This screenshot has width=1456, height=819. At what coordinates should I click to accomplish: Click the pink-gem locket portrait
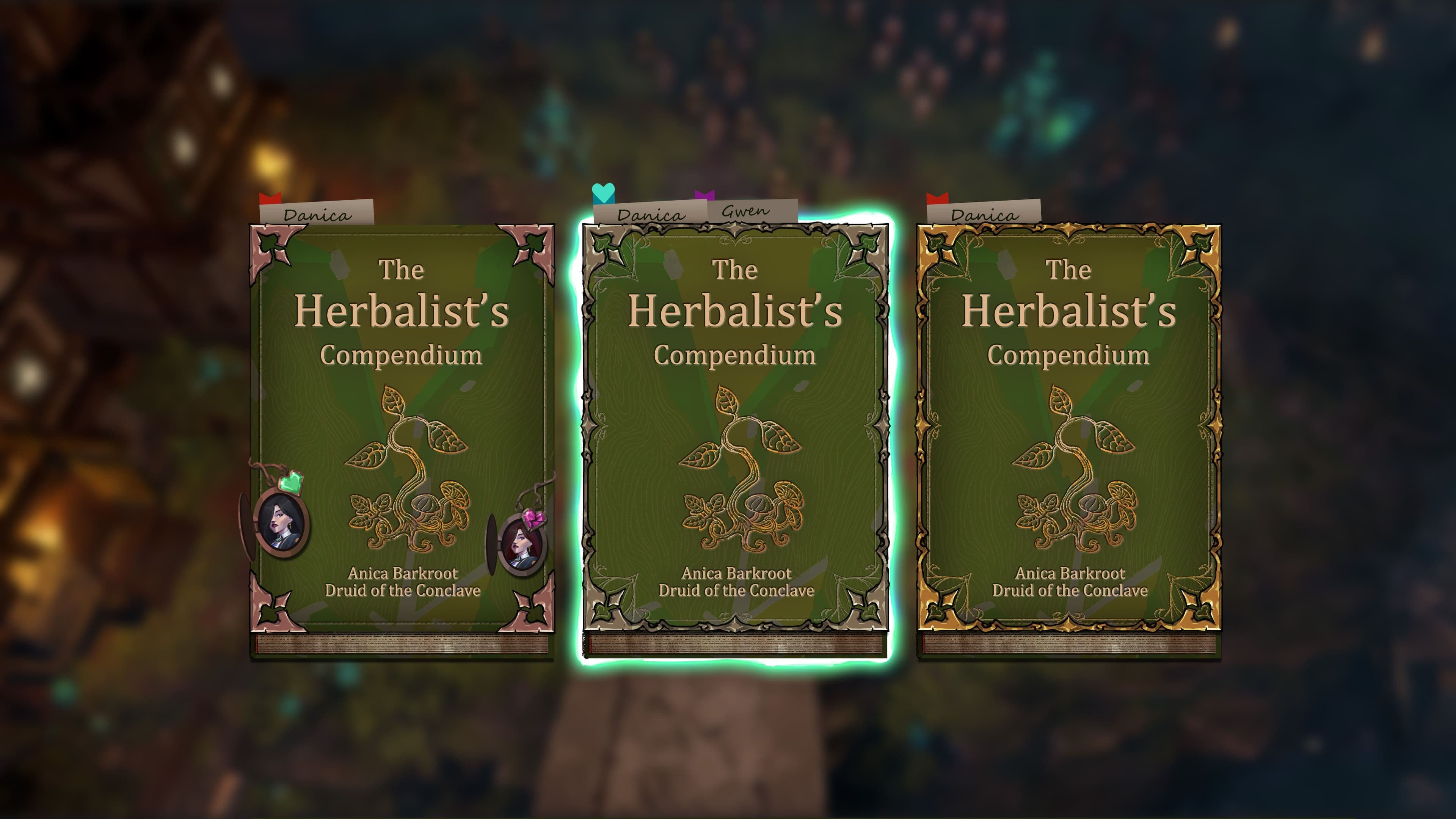tap(521, 545)
